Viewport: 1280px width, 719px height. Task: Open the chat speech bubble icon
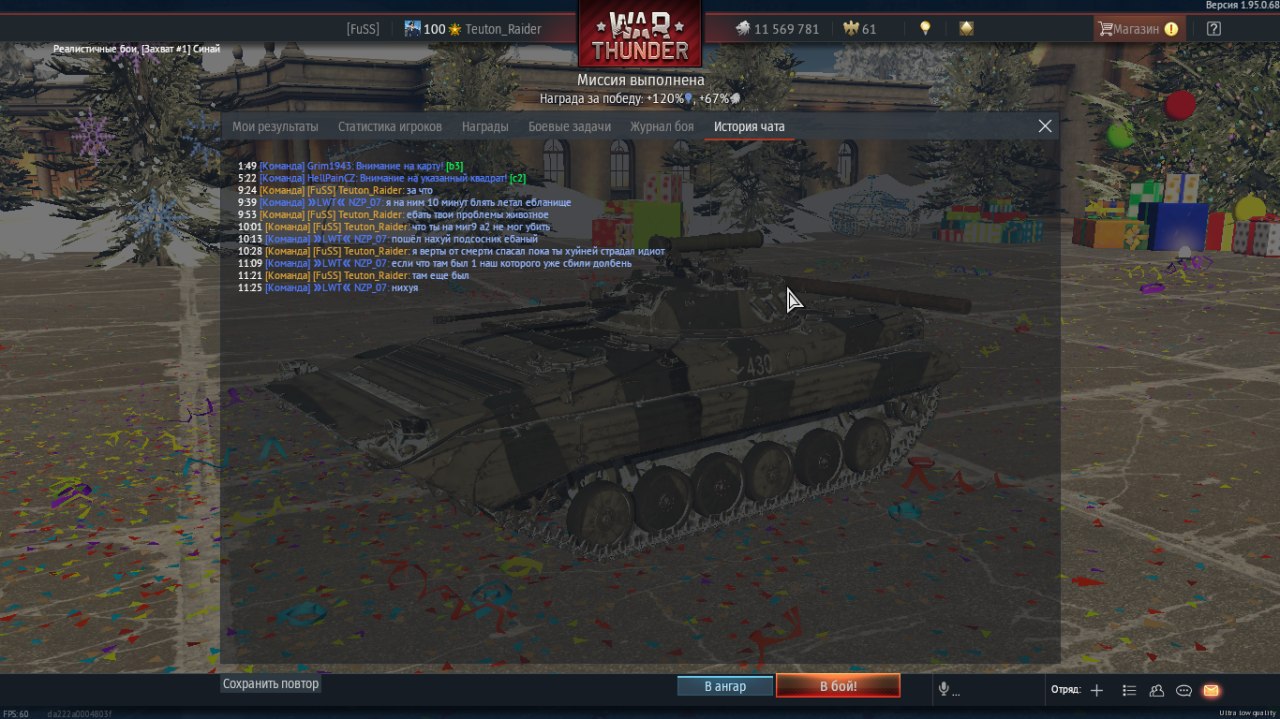coord(1184,690)
